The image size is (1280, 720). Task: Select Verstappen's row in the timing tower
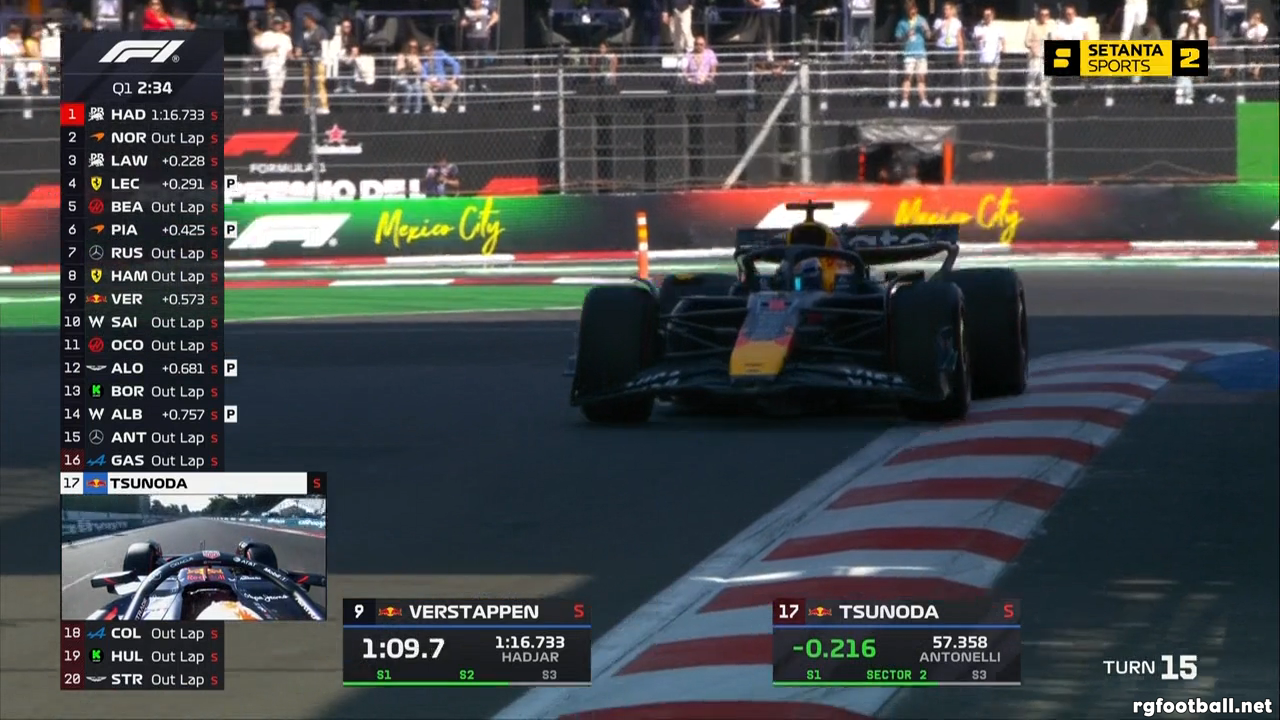(x=141, y=299)
